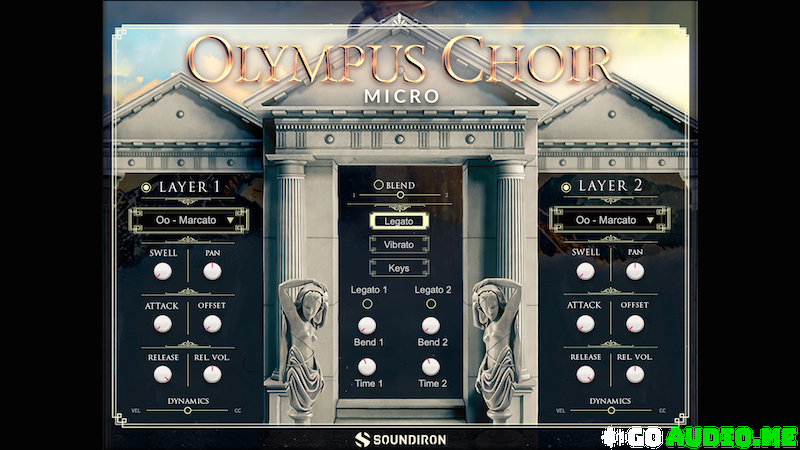Screen dimensions: 800x450
Task: Click the Layer 1 Dynamics slider
Action: [188, 410]
